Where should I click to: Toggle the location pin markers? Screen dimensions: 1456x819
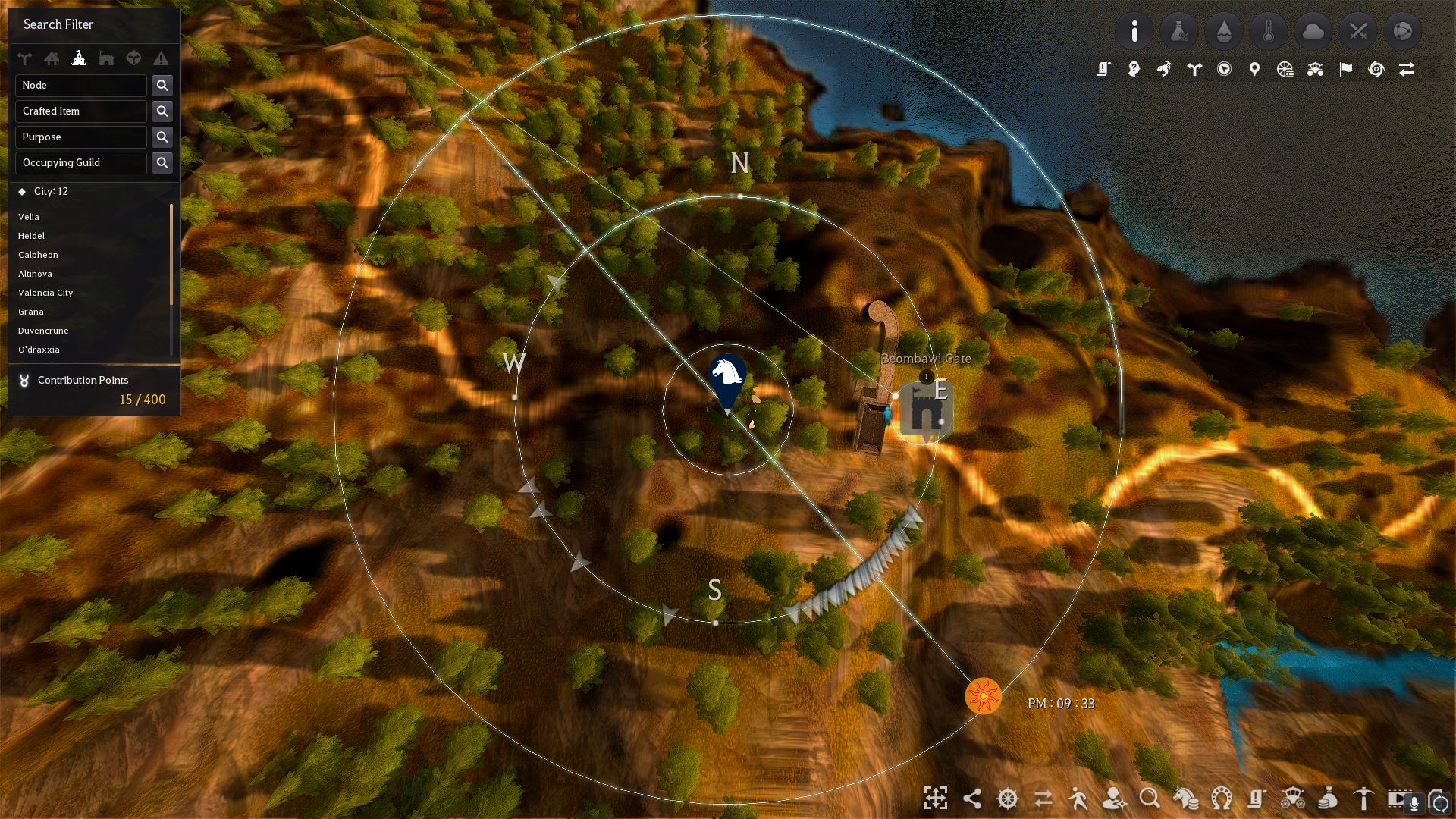(1255, 69)
